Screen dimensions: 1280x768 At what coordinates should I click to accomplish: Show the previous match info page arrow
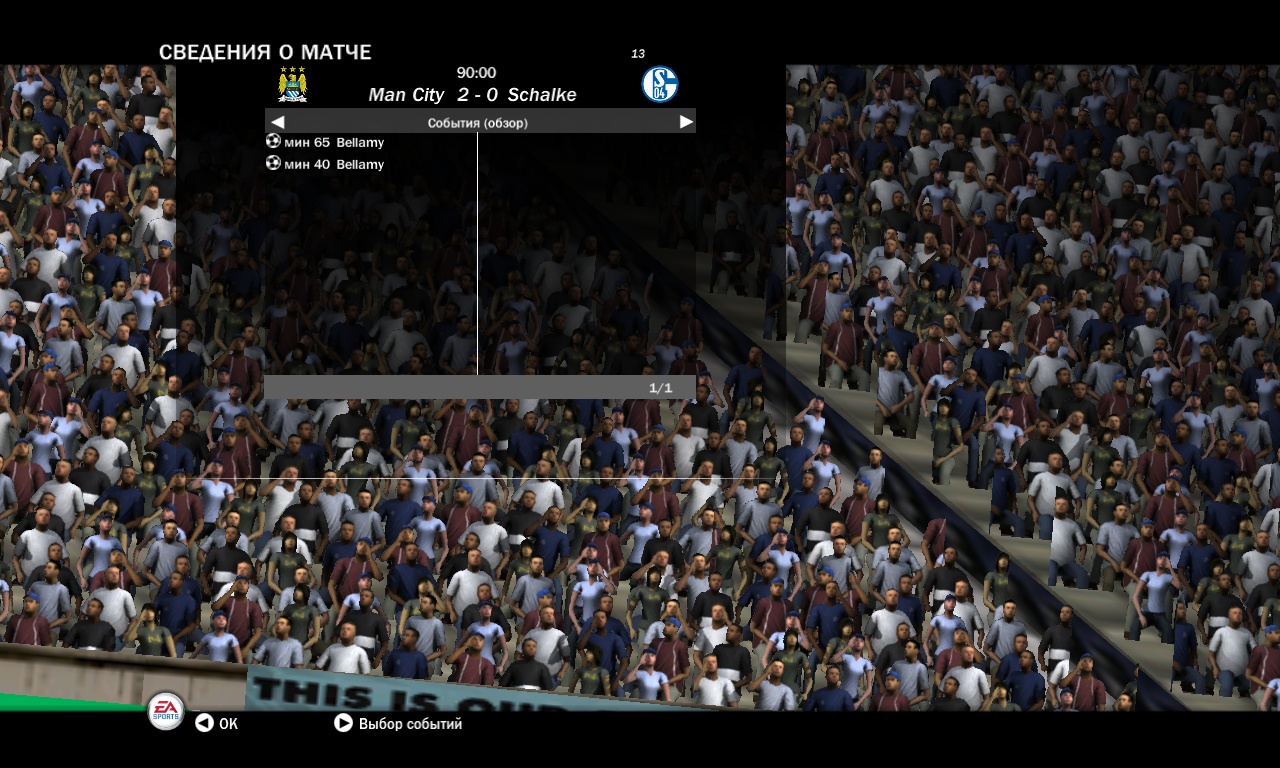point(278,122)
